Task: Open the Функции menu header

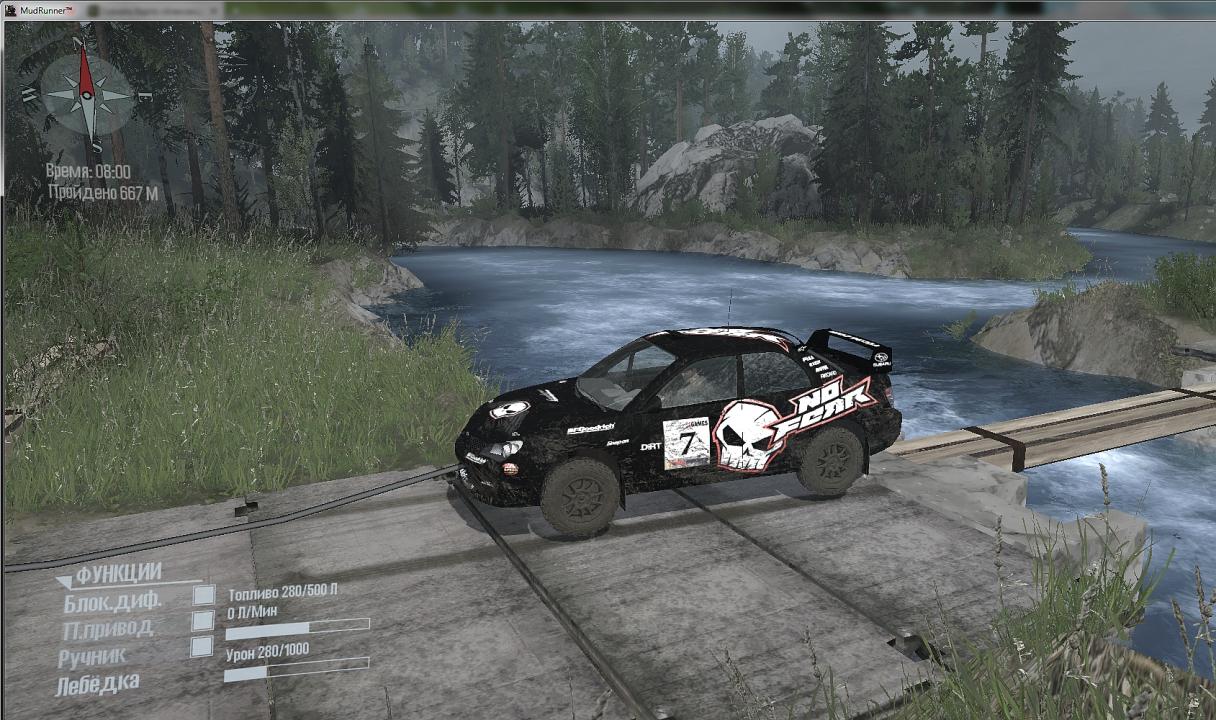Action: click(x=118, y=573)
